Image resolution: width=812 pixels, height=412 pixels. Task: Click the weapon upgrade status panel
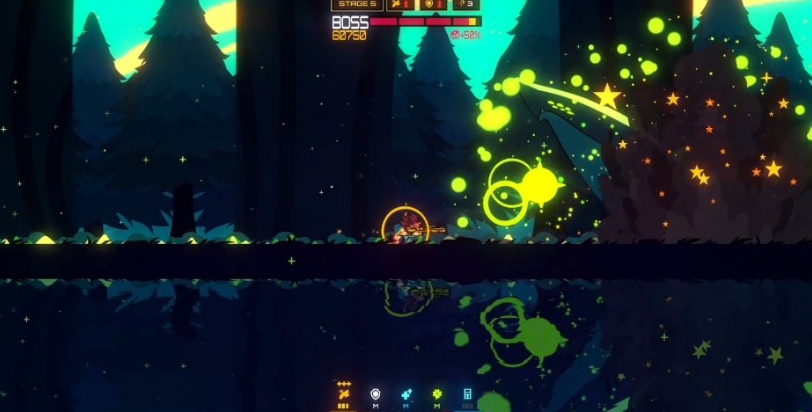coord(402,5)
